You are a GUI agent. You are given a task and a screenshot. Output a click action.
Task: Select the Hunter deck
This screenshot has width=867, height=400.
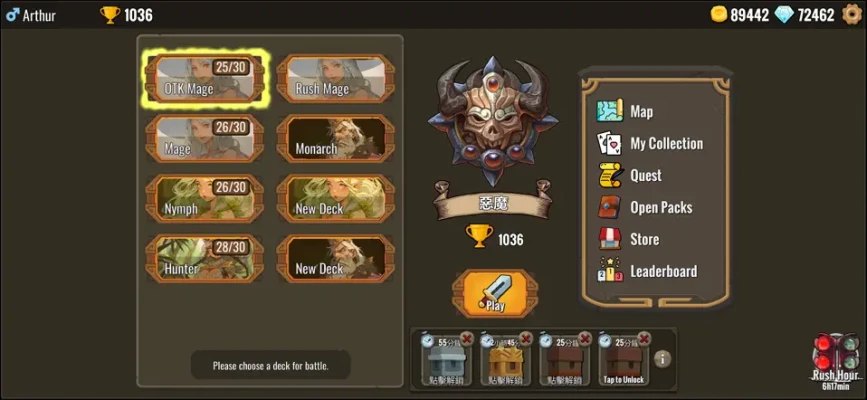pos(204,258)
